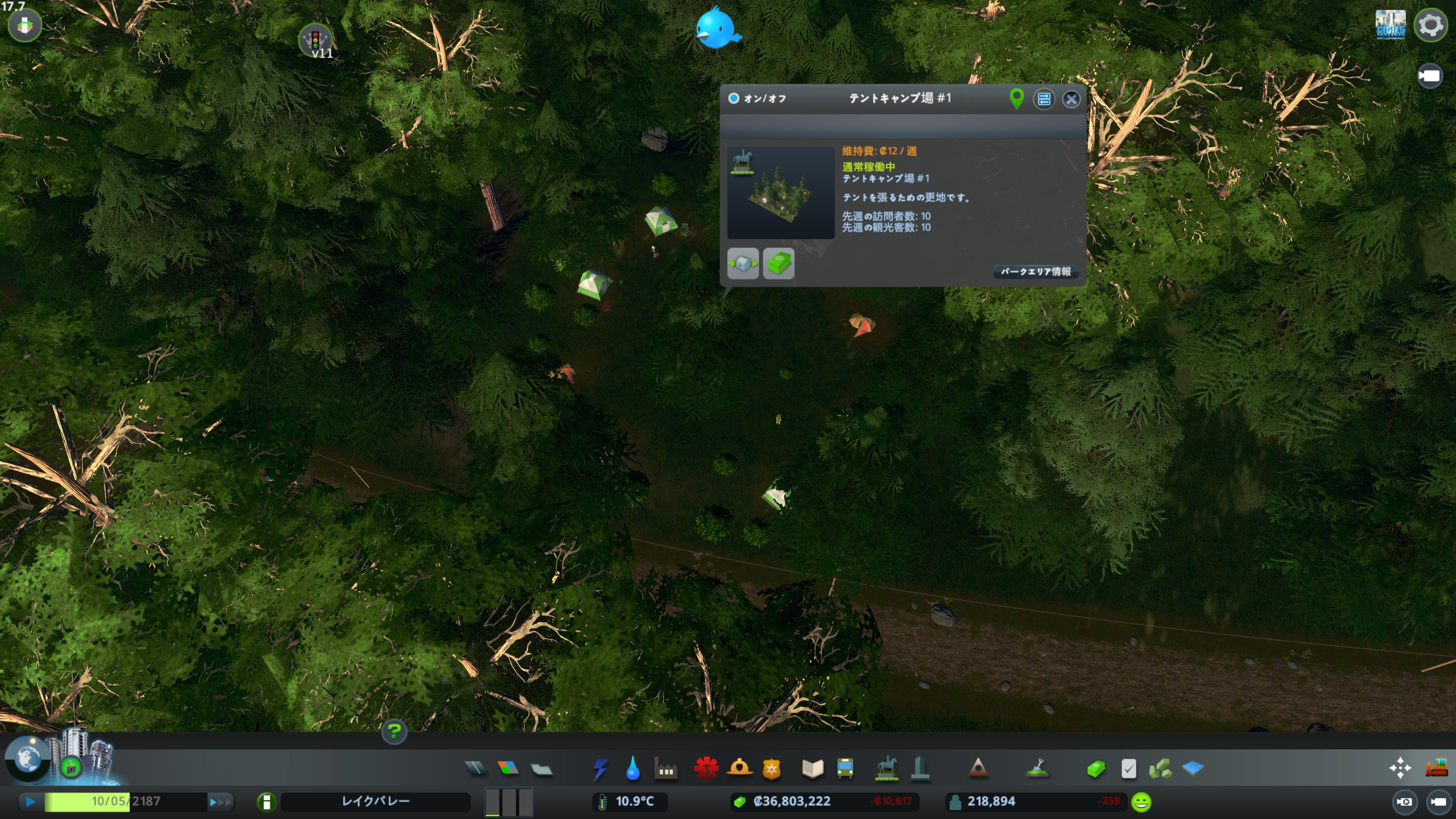
Task: Toggle the オン/オフ building switch
Action: coord(734,98)
